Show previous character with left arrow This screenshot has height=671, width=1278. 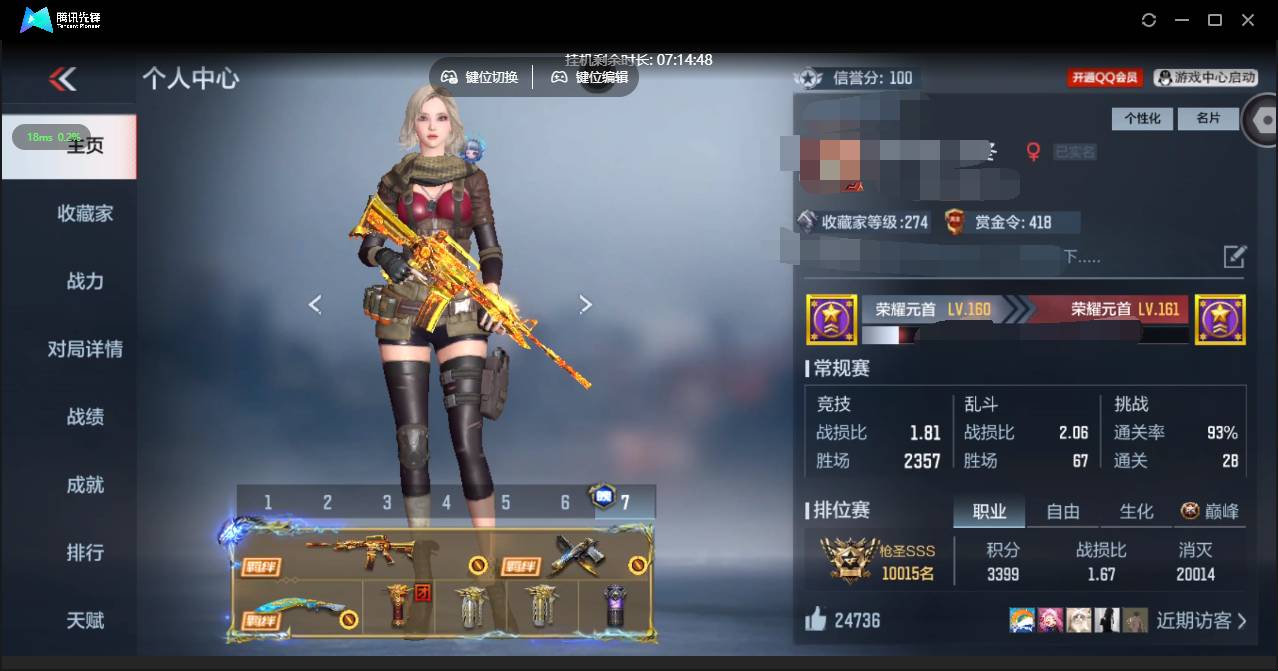click(315, 305)
